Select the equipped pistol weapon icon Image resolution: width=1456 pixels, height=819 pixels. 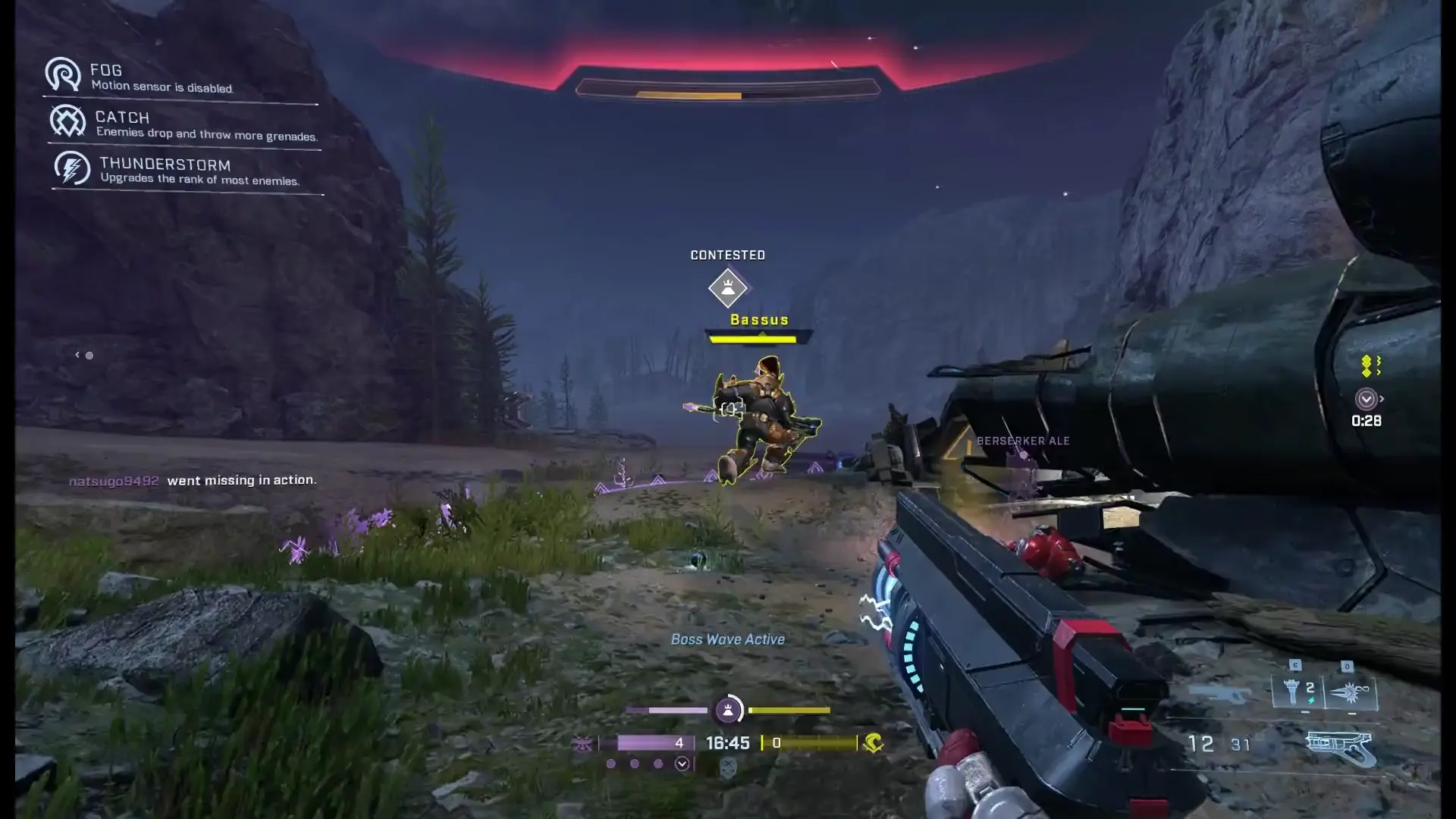(x=1339, y=748)
